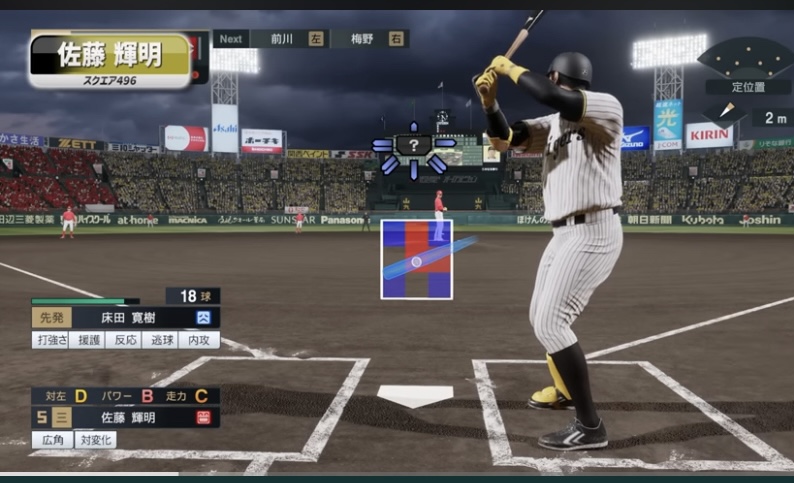Click the strike zone hot-cold grid
The height and width of the screenshot is (483, 794).
pos(416,259)
